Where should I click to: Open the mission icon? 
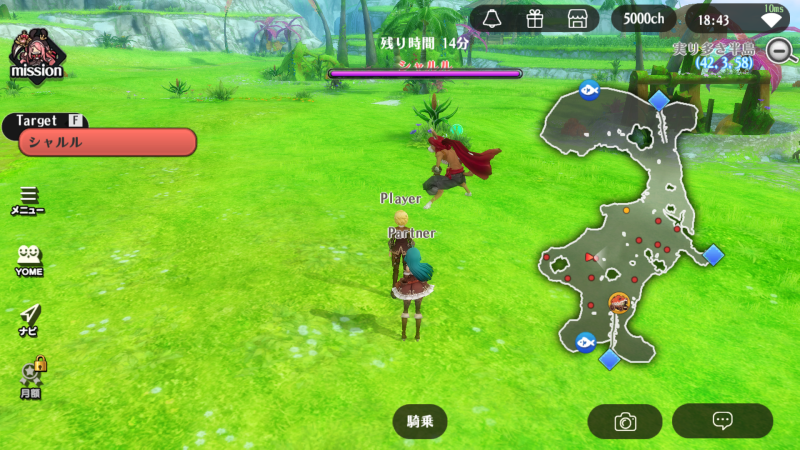click(x=36, y=55)
